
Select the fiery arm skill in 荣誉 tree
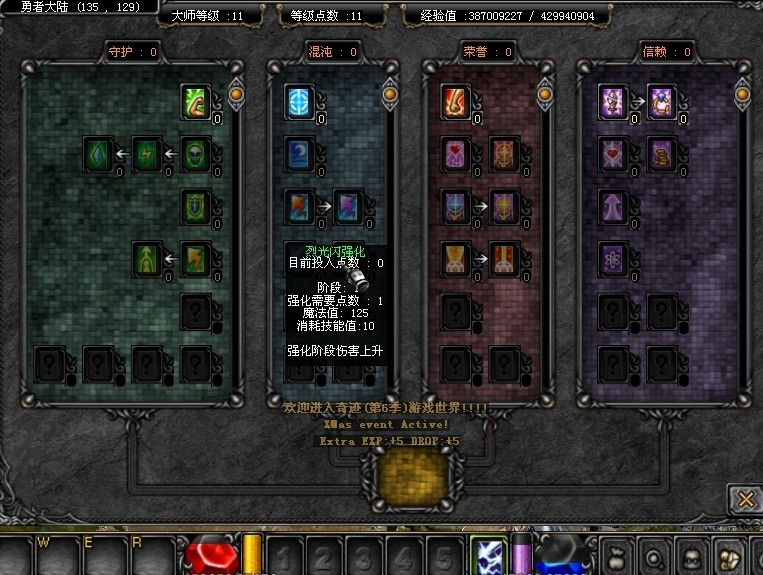point(455,101)
